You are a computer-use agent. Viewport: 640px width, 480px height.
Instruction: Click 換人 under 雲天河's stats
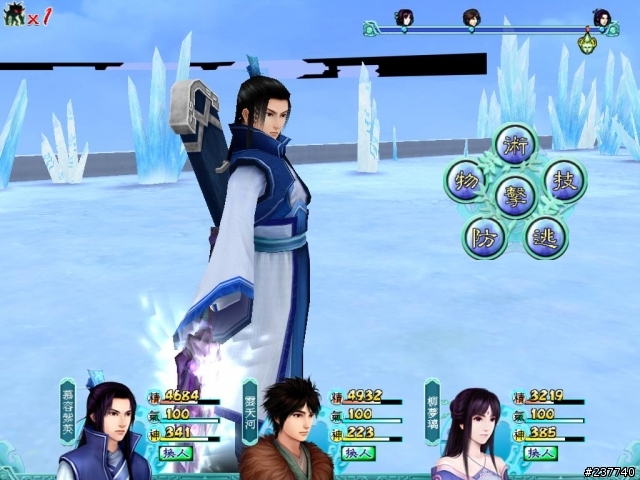click(x=358, y=453)
